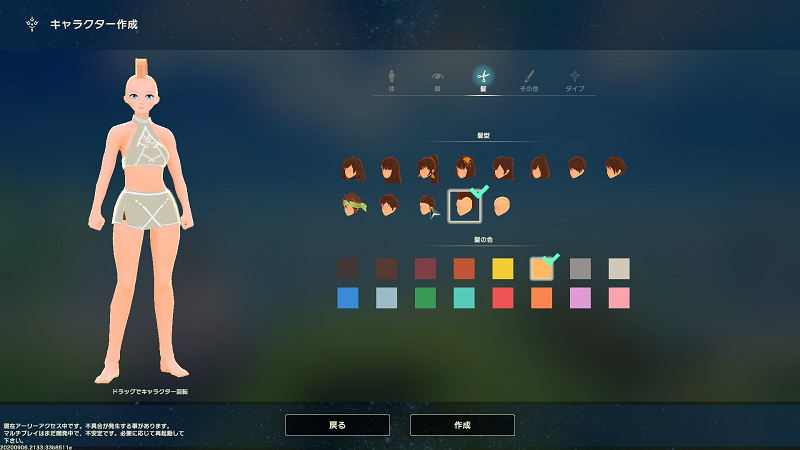Viewport: 800px width, 450px height.
Task: Select the scissors hair tab
Action: pos(483,79)
